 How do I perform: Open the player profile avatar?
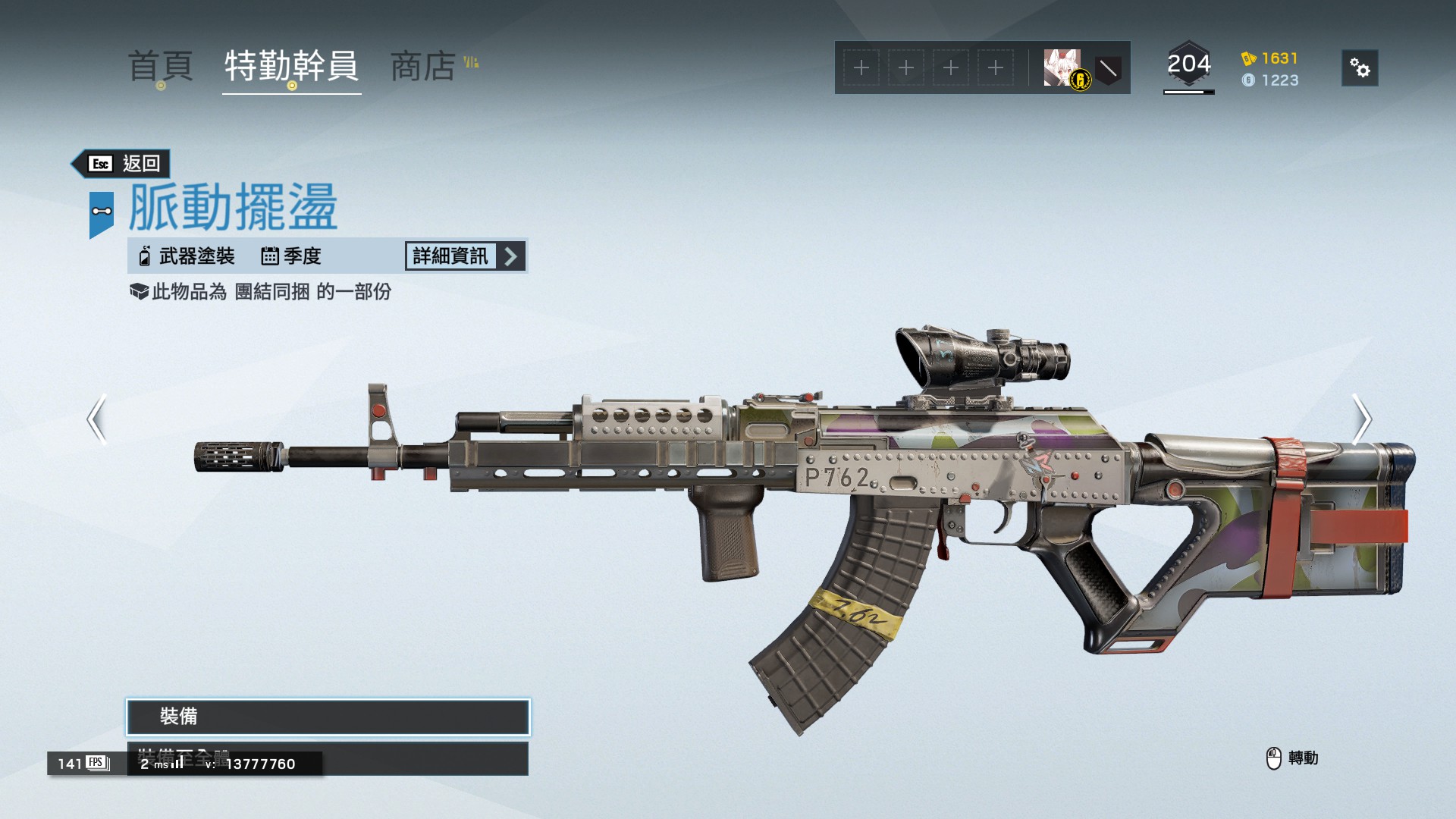1062,67
